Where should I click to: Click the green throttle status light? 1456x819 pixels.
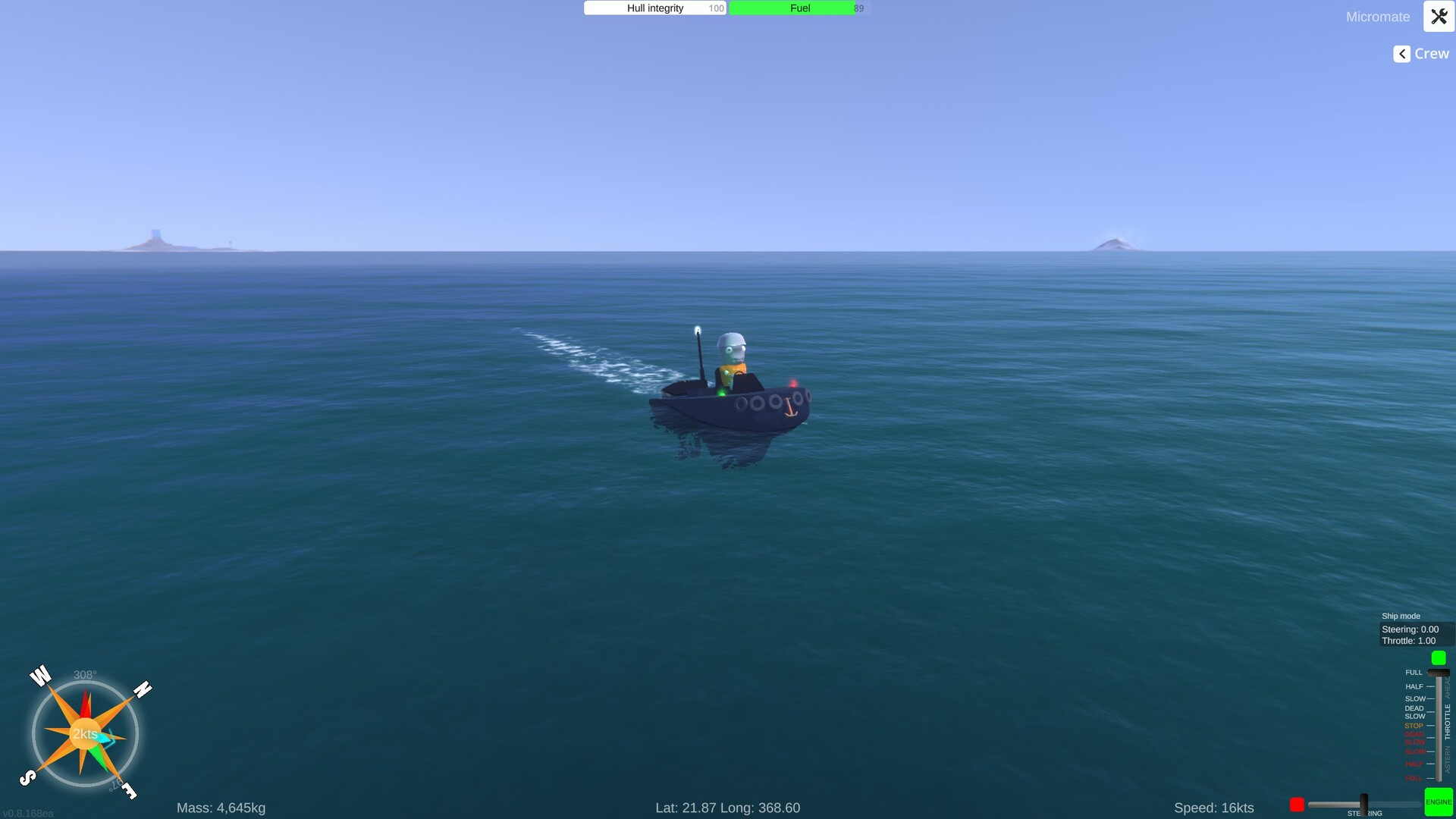pyautogui.click(x=1437, y=657)
